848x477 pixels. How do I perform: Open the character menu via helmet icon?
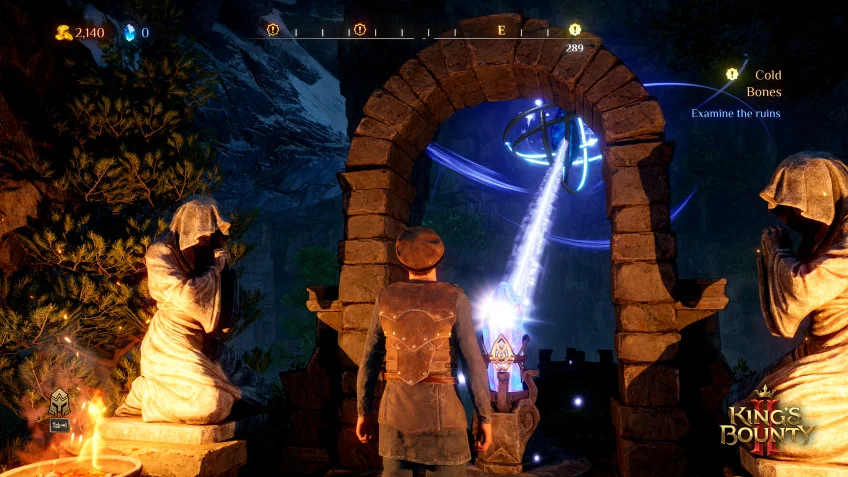click(x=59, y=403)
